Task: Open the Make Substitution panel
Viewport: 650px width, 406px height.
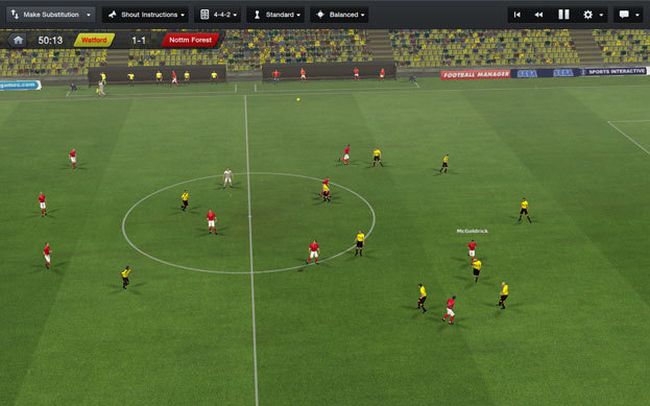Action: (x=44, y=15)
